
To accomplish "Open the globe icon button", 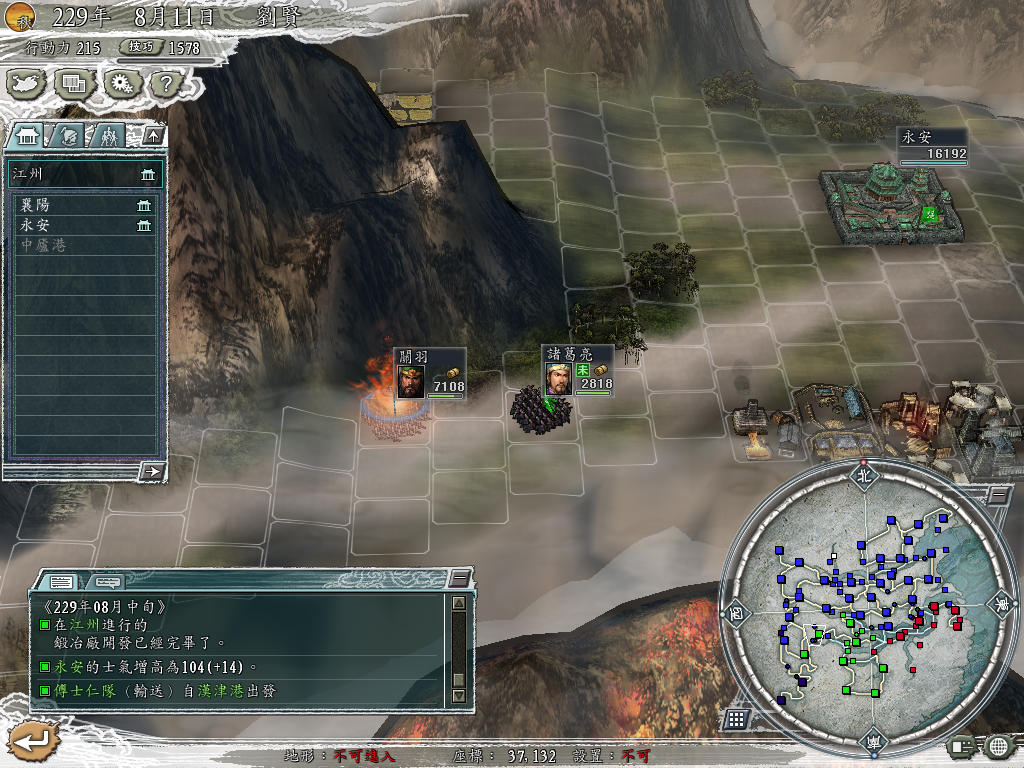I will 997,745.
